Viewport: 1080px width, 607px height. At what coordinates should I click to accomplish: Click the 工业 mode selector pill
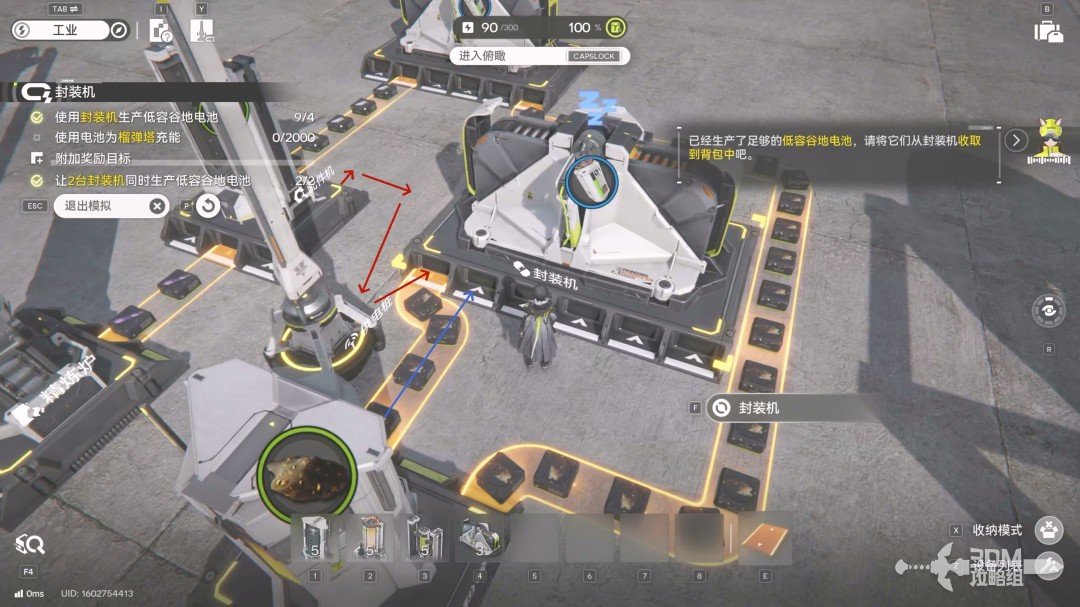click(x=58, y=31)
